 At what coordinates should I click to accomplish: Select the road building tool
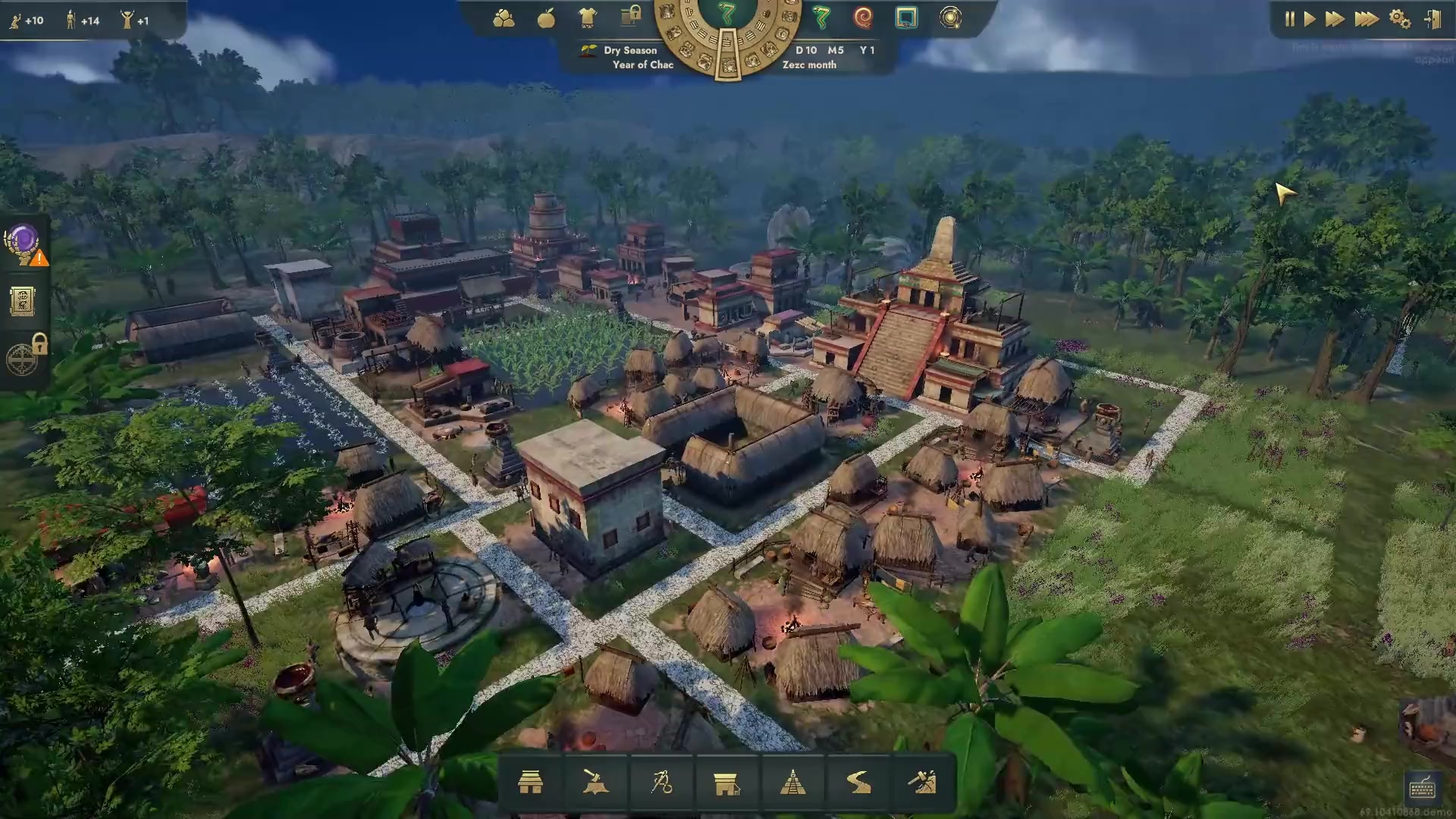tap(858, 783)
